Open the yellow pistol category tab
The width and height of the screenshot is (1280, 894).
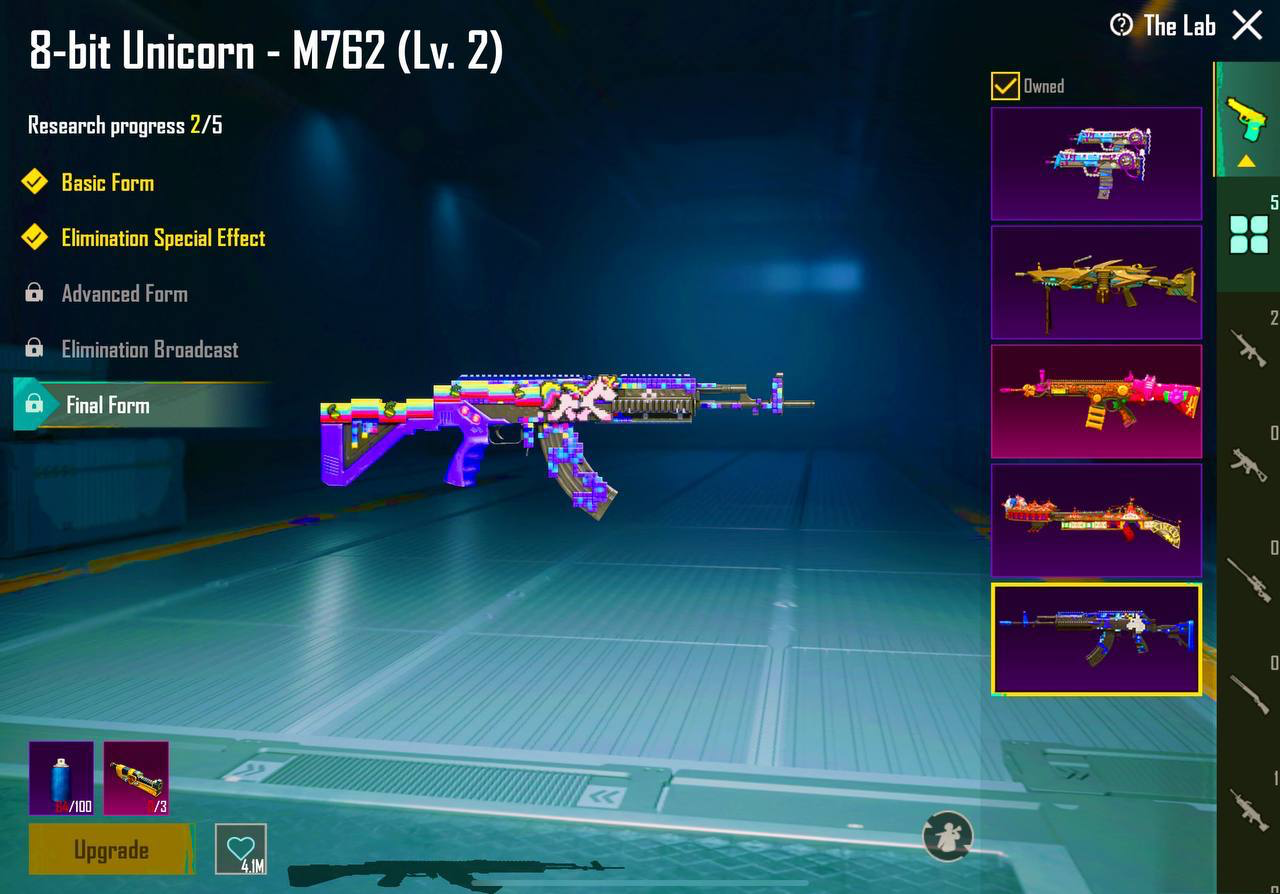1247,120
